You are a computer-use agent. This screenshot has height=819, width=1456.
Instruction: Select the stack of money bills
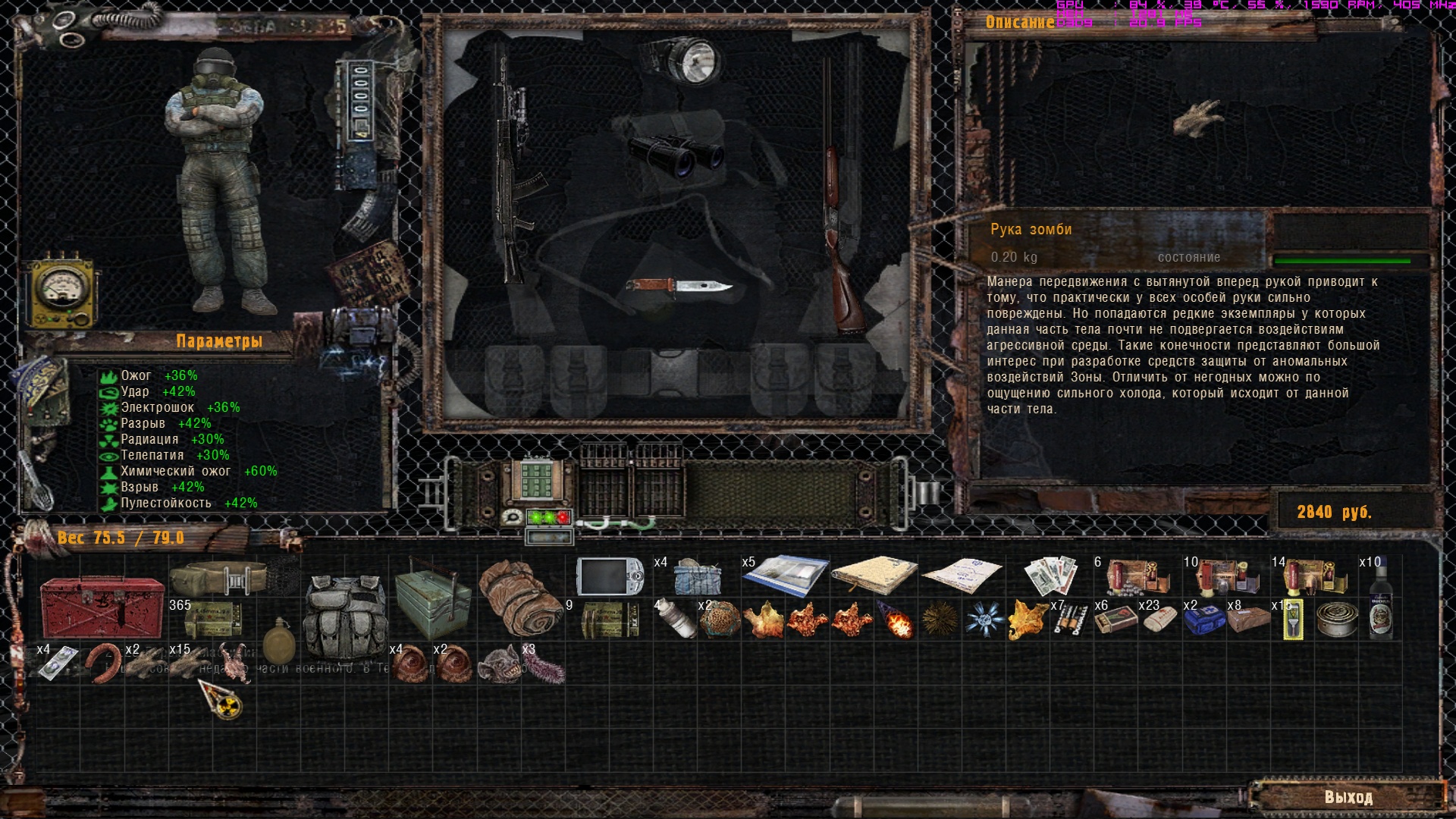tap(1050, 576)
